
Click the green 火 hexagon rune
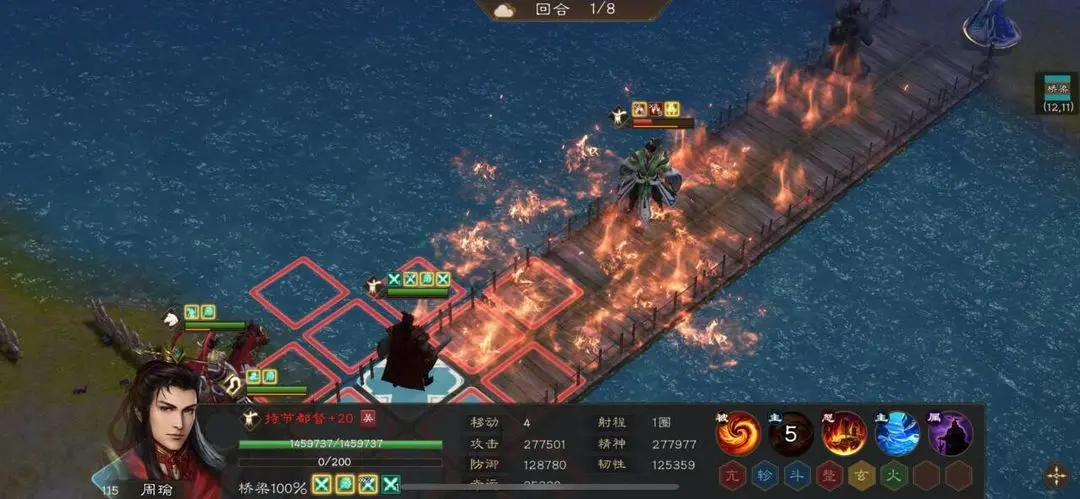coord(891,475)
